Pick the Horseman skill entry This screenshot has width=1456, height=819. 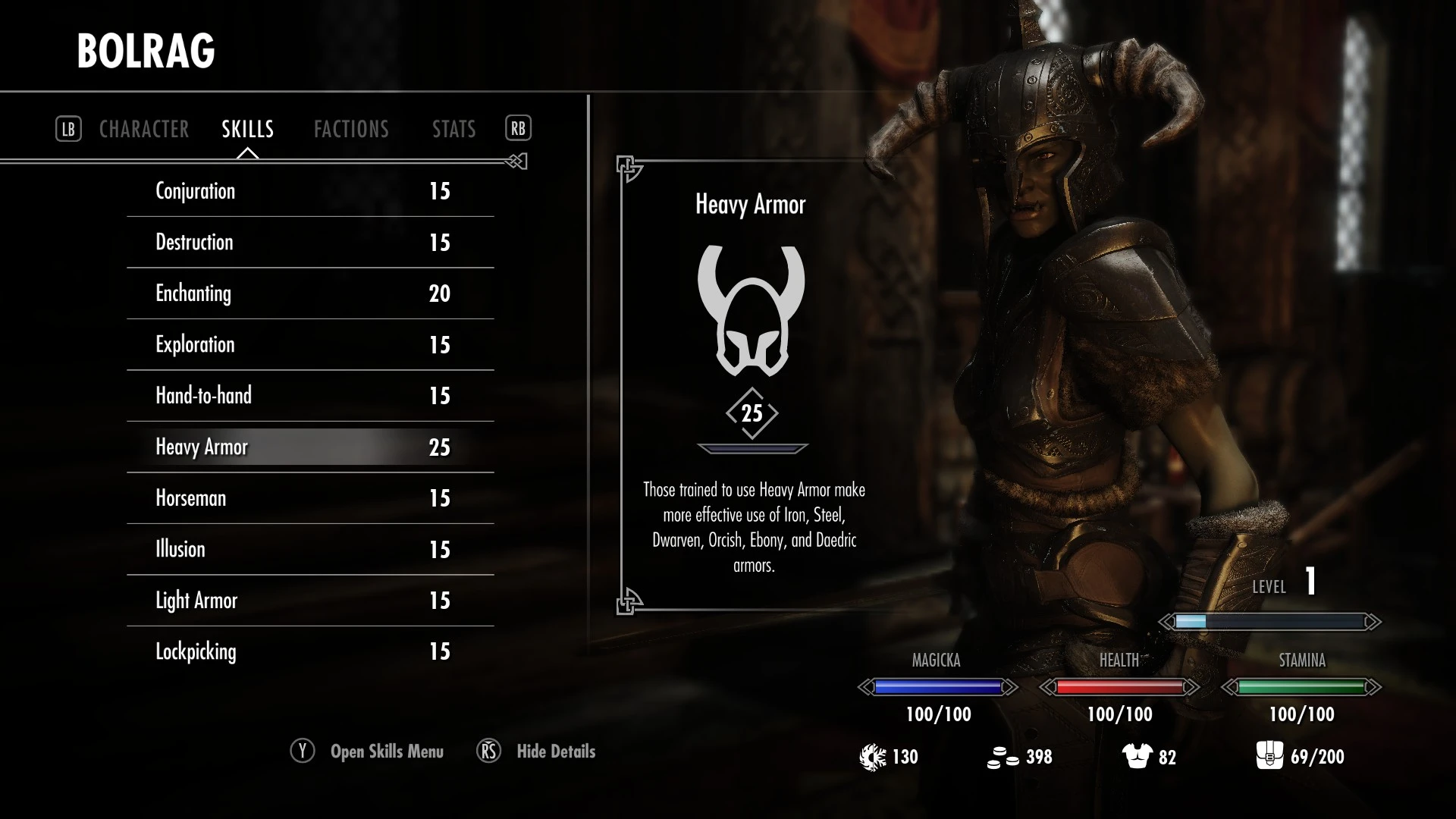(310, 498)
